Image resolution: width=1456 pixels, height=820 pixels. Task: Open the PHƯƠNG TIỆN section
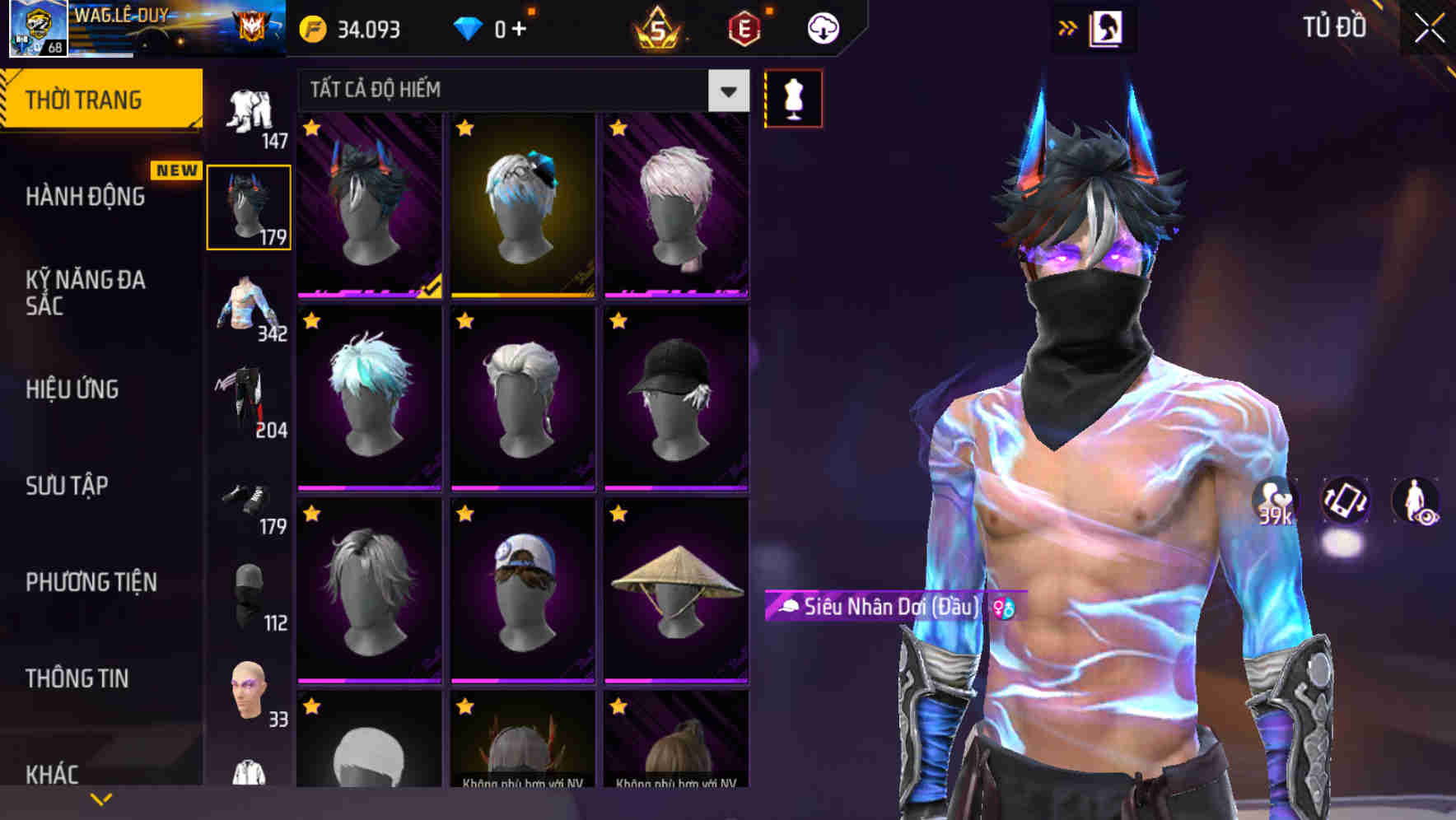tap(91, 581)
